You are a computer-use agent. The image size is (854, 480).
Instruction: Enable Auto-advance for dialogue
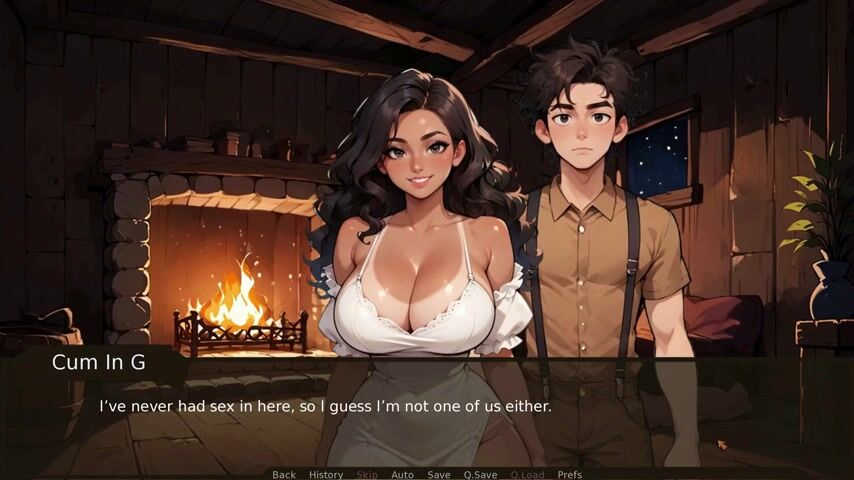point(402,474)
